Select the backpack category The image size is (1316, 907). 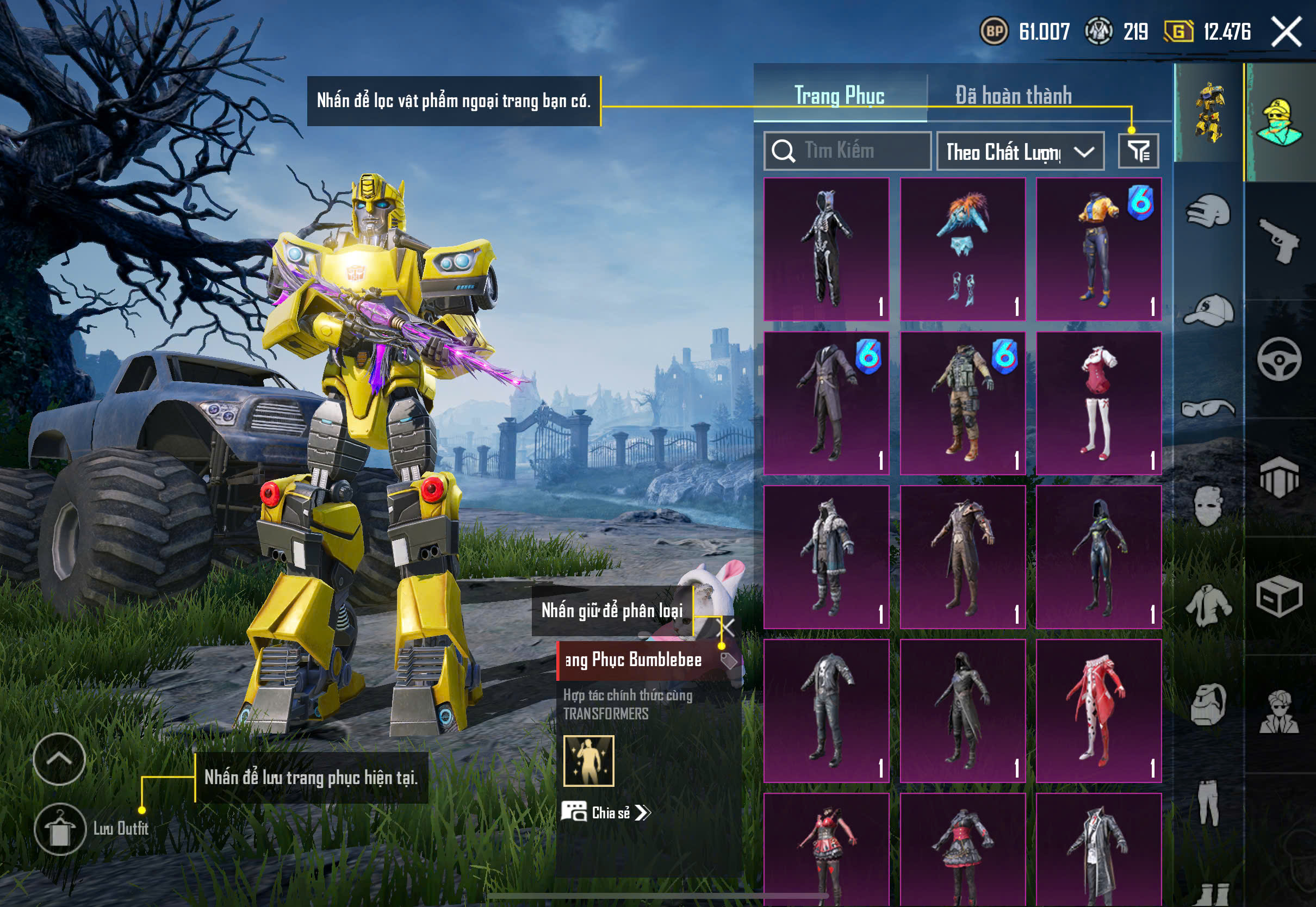pyautogui.click(x=1208, y=705)
